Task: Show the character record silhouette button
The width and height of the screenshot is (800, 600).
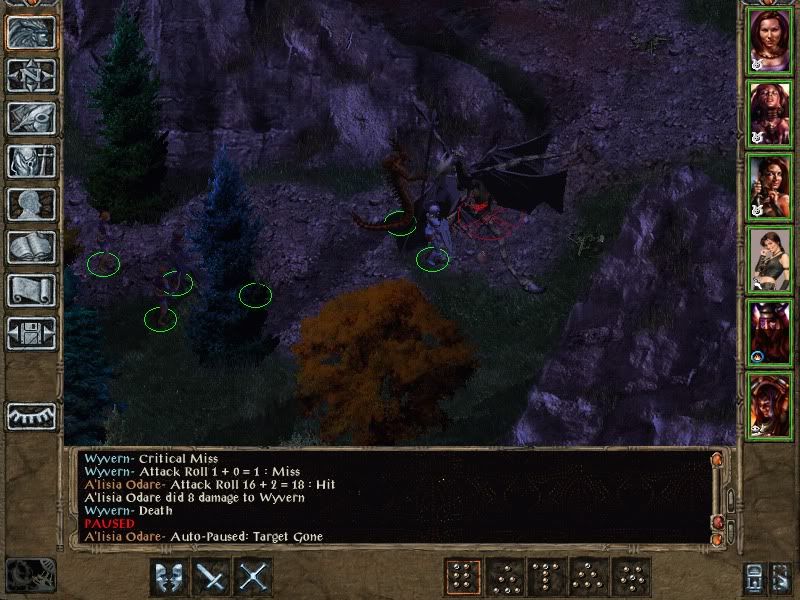Action: pyautogui.click(x=31, y=204)
